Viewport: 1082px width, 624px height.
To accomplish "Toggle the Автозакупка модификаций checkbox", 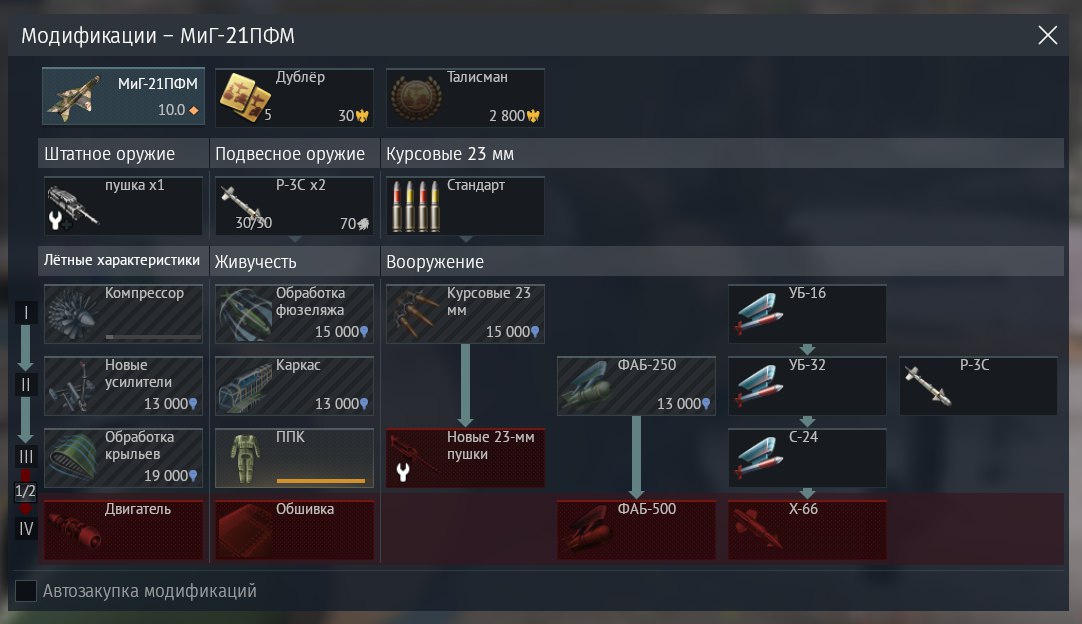I will pyautogui.click(x=27, y=591).
